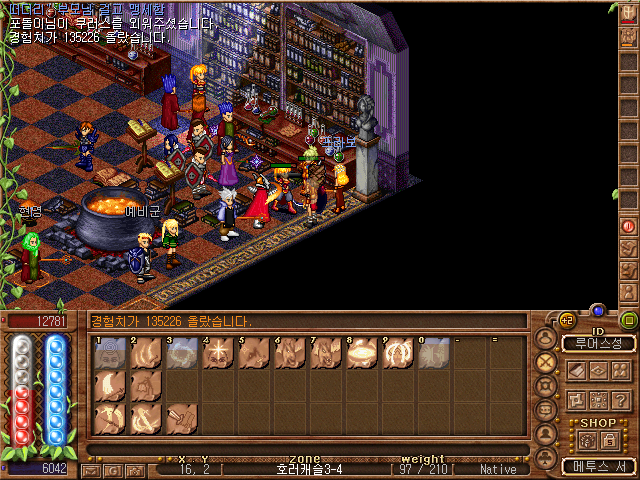Select the crossed swords round button
The height and width of the screenshot is (480, 640).
[x=546, y=362]
